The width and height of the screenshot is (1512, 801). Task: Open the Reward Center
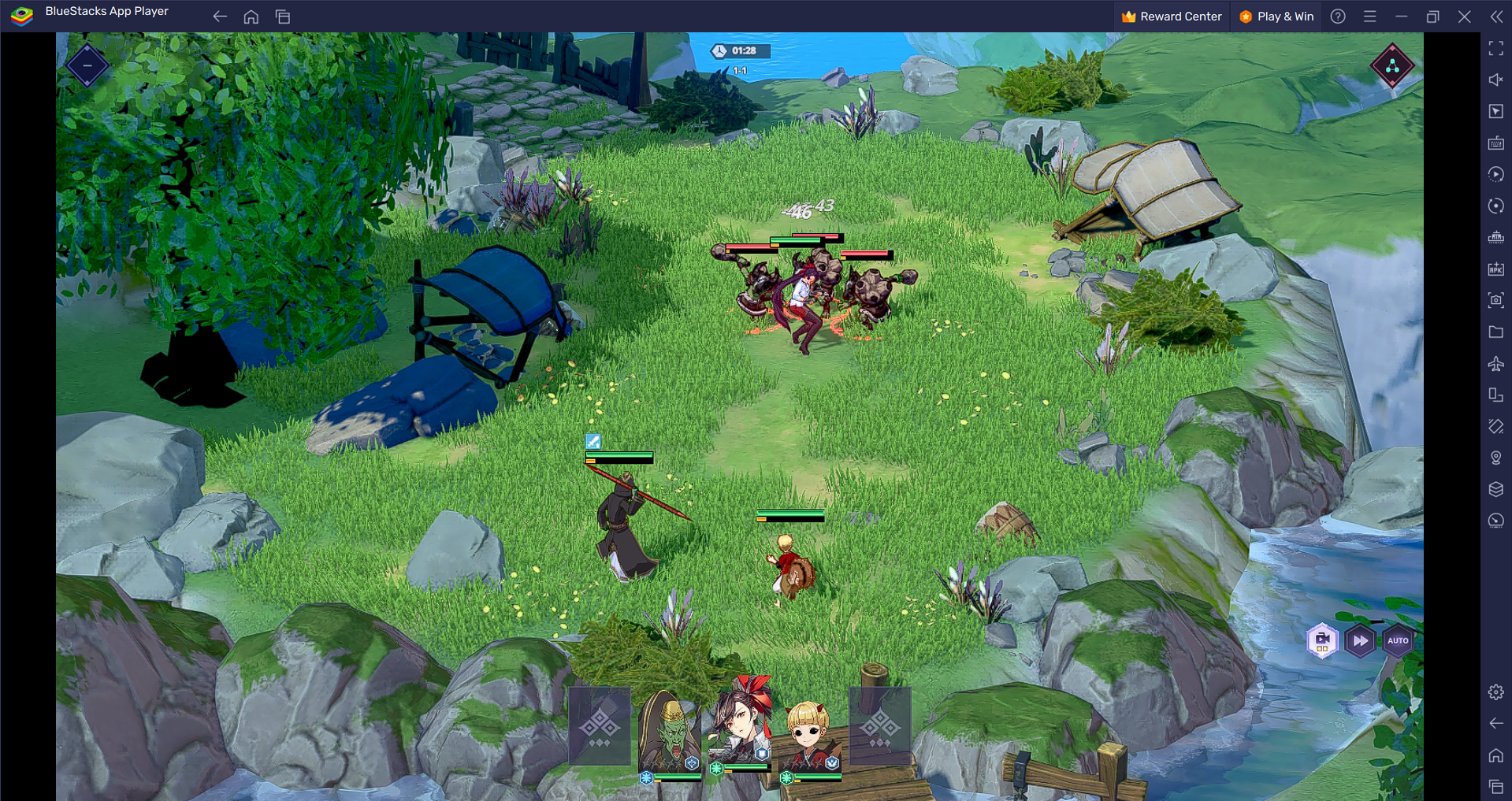click(x=1171, y=16)
